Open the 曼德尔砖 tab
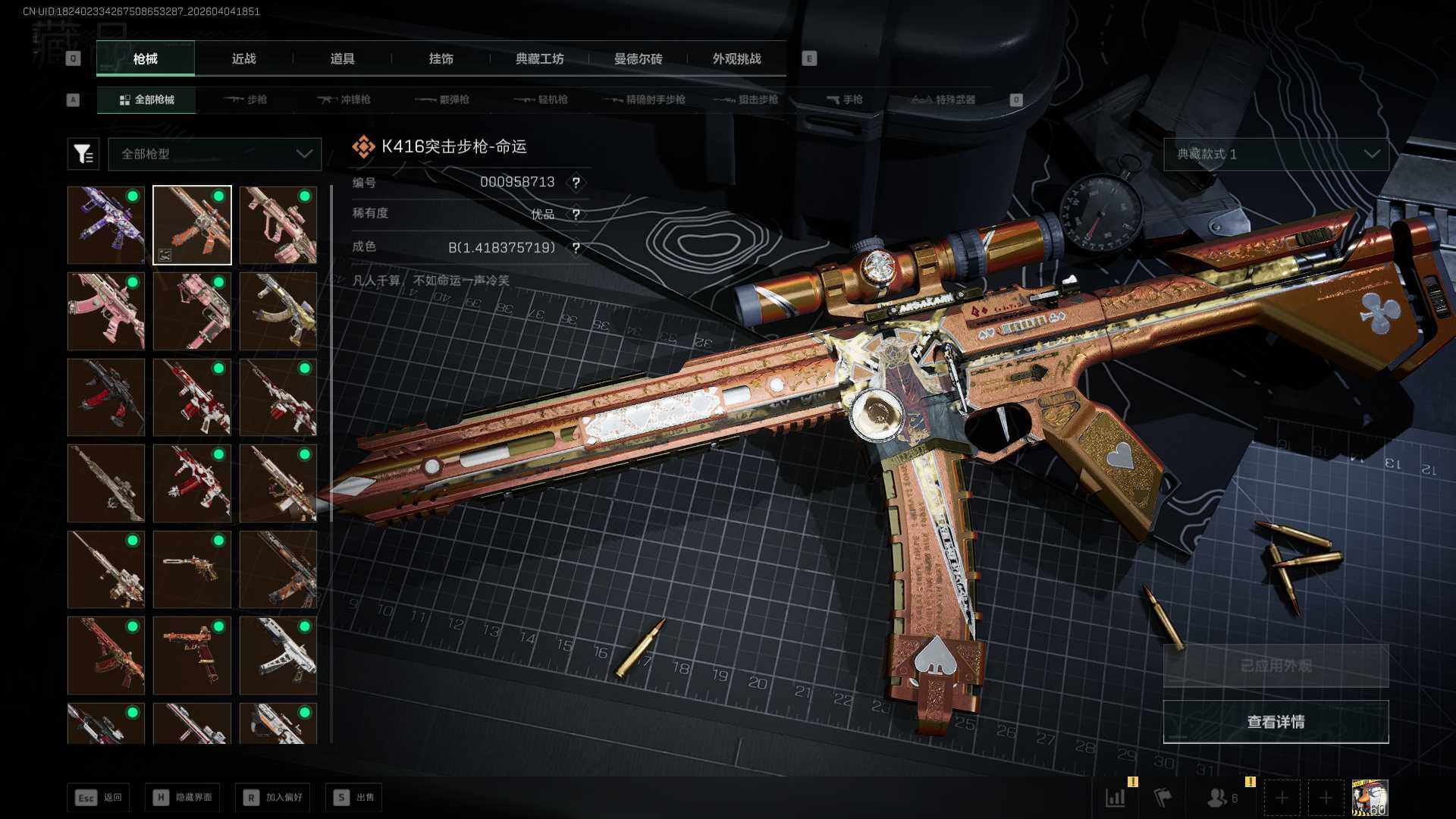The image size is (1456, 819). (638, 58)
